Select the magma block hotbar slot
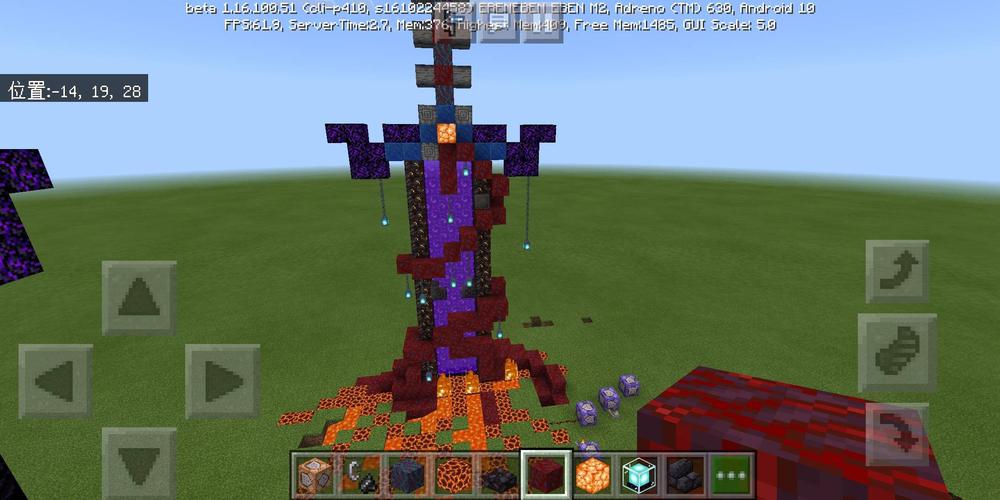This screenshot has height=500, width=1000. click(x=454, y=474)
